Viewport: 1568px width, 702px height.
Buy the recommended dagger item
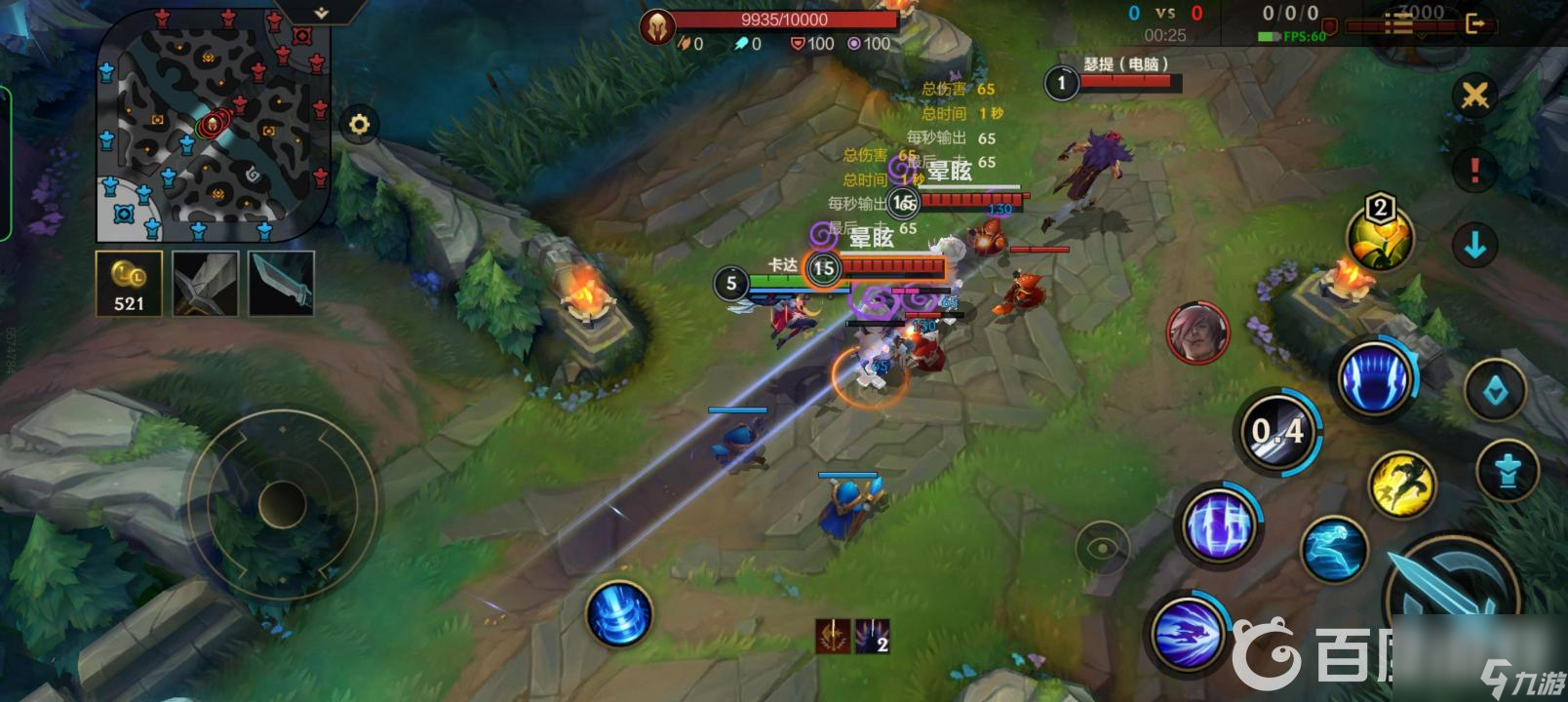[282, 284]
